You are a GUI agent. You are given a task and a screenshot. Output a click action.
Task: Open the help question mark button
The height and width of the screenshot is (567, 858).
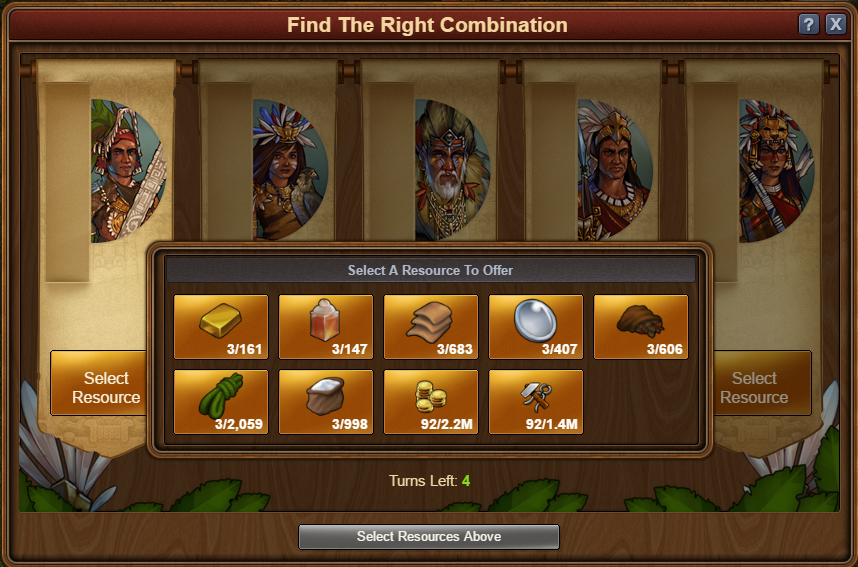coord(809,25)
